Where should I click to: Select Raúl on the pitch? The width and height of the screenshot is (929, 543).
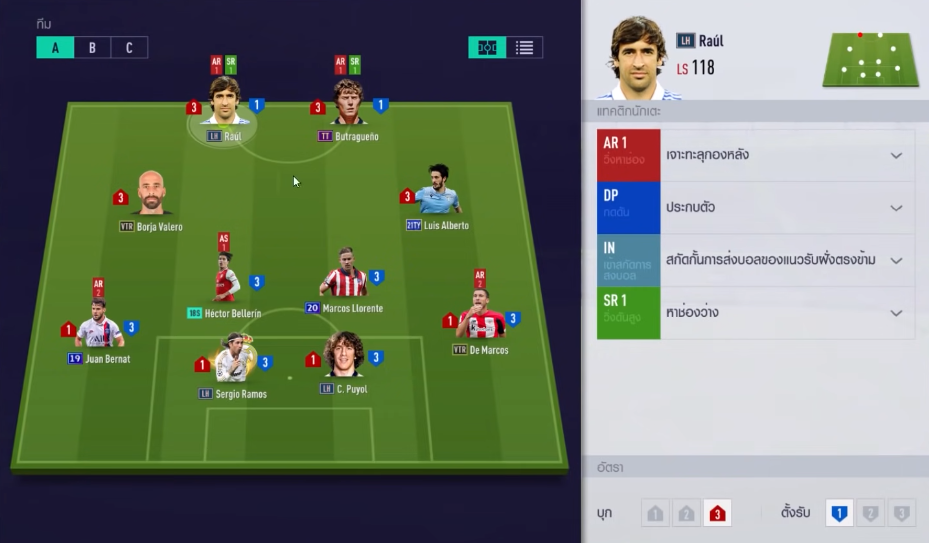pos(224,105)
